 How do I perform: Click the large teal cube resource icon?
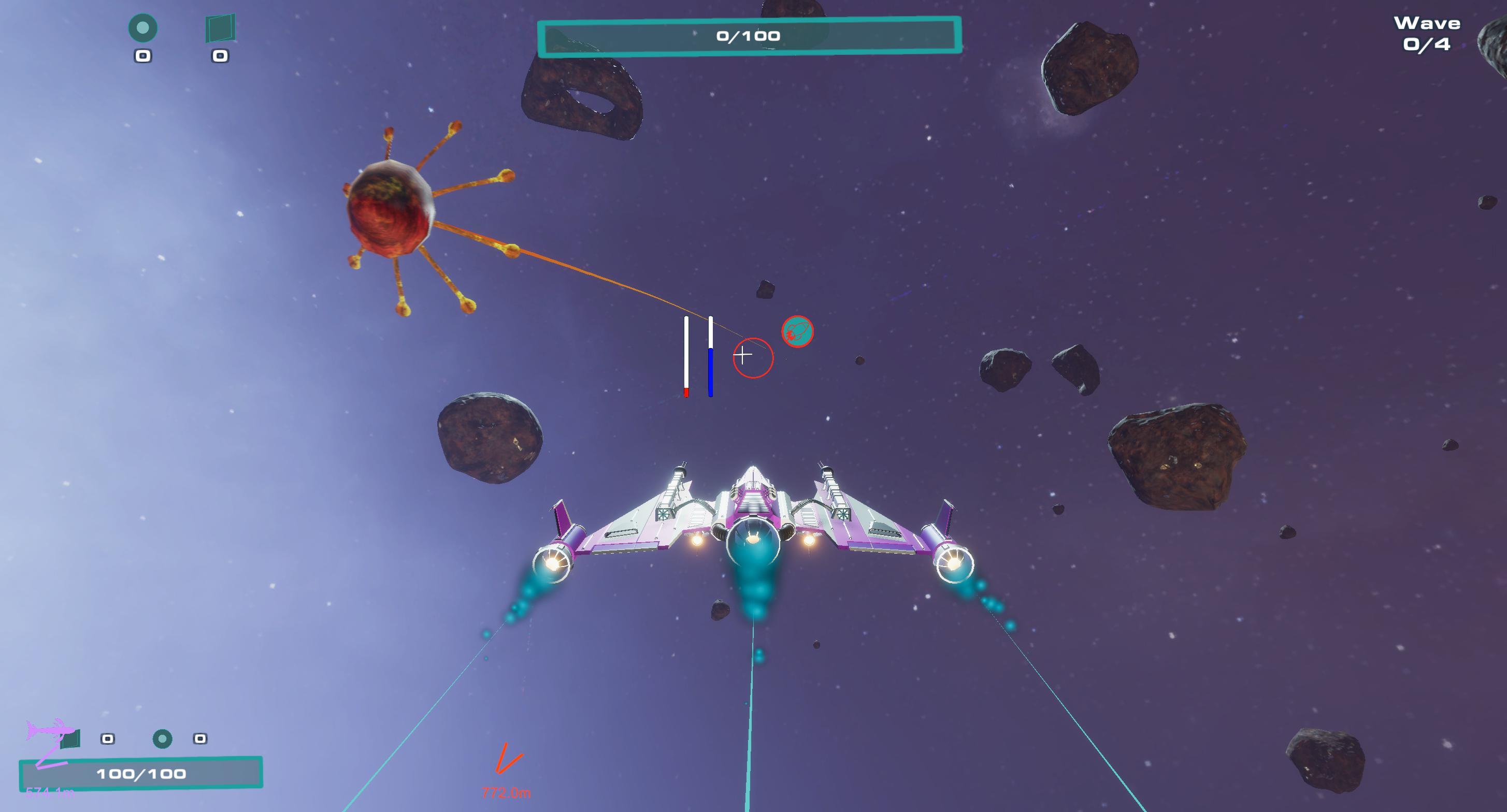coord(220,28)
